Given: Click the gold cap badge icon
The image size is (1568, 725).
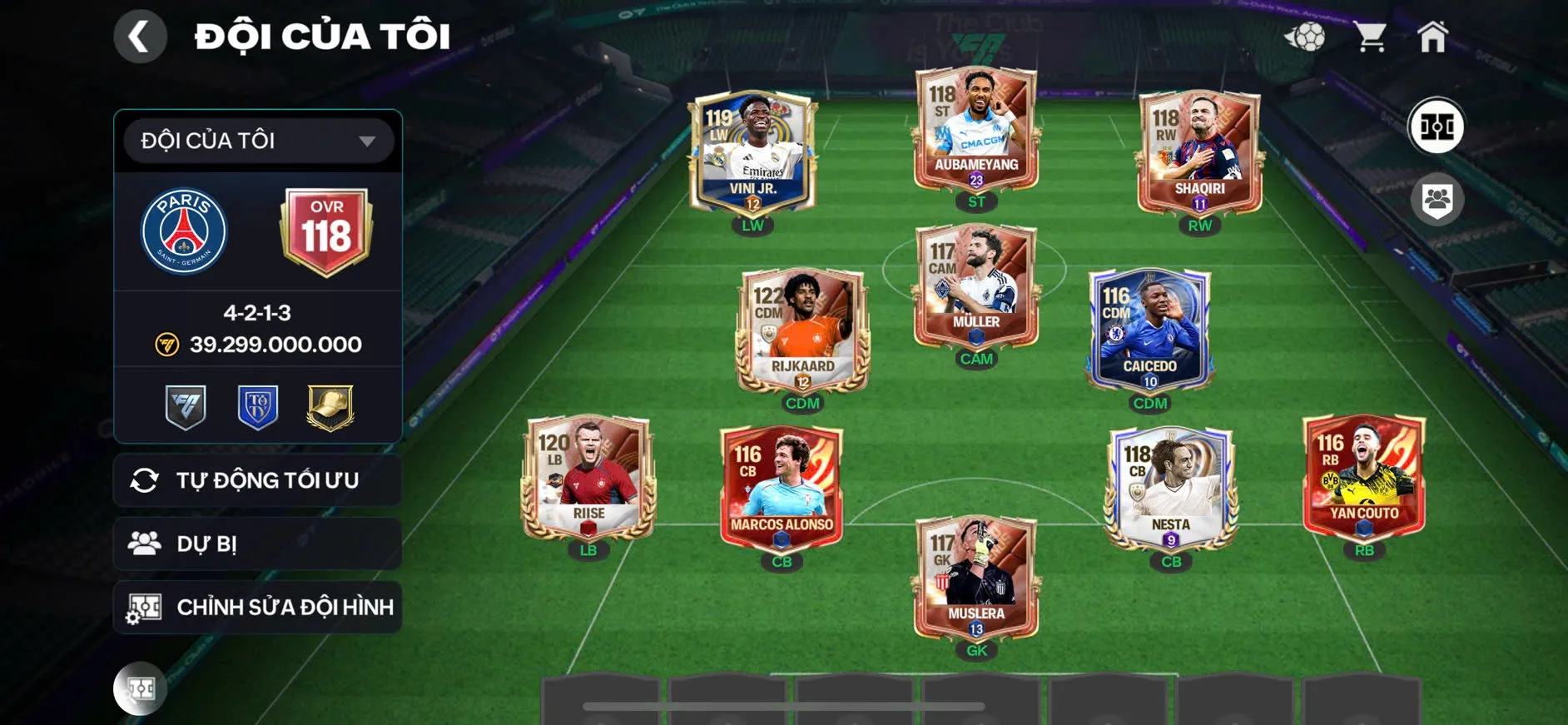Looking at the screenshot, I should point(330,407).
